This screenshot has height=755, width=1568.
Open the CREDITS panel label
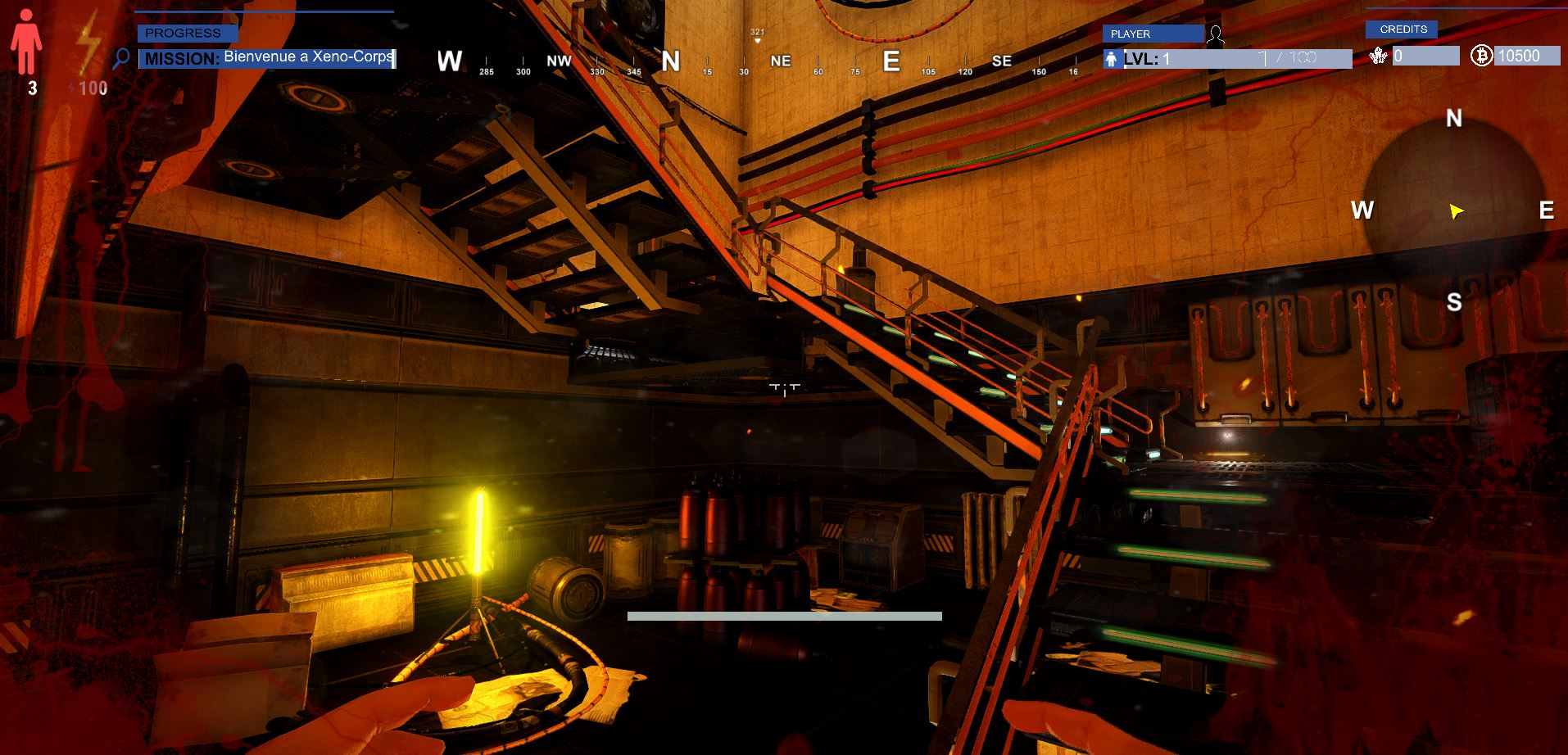[x=1401, y=29]
